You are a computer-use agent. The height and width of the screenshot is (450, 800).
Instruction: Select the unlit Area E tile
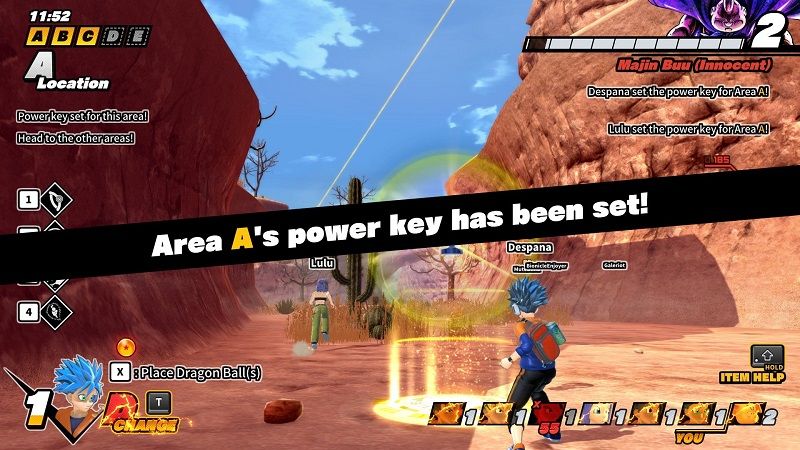tap(137, 36)
